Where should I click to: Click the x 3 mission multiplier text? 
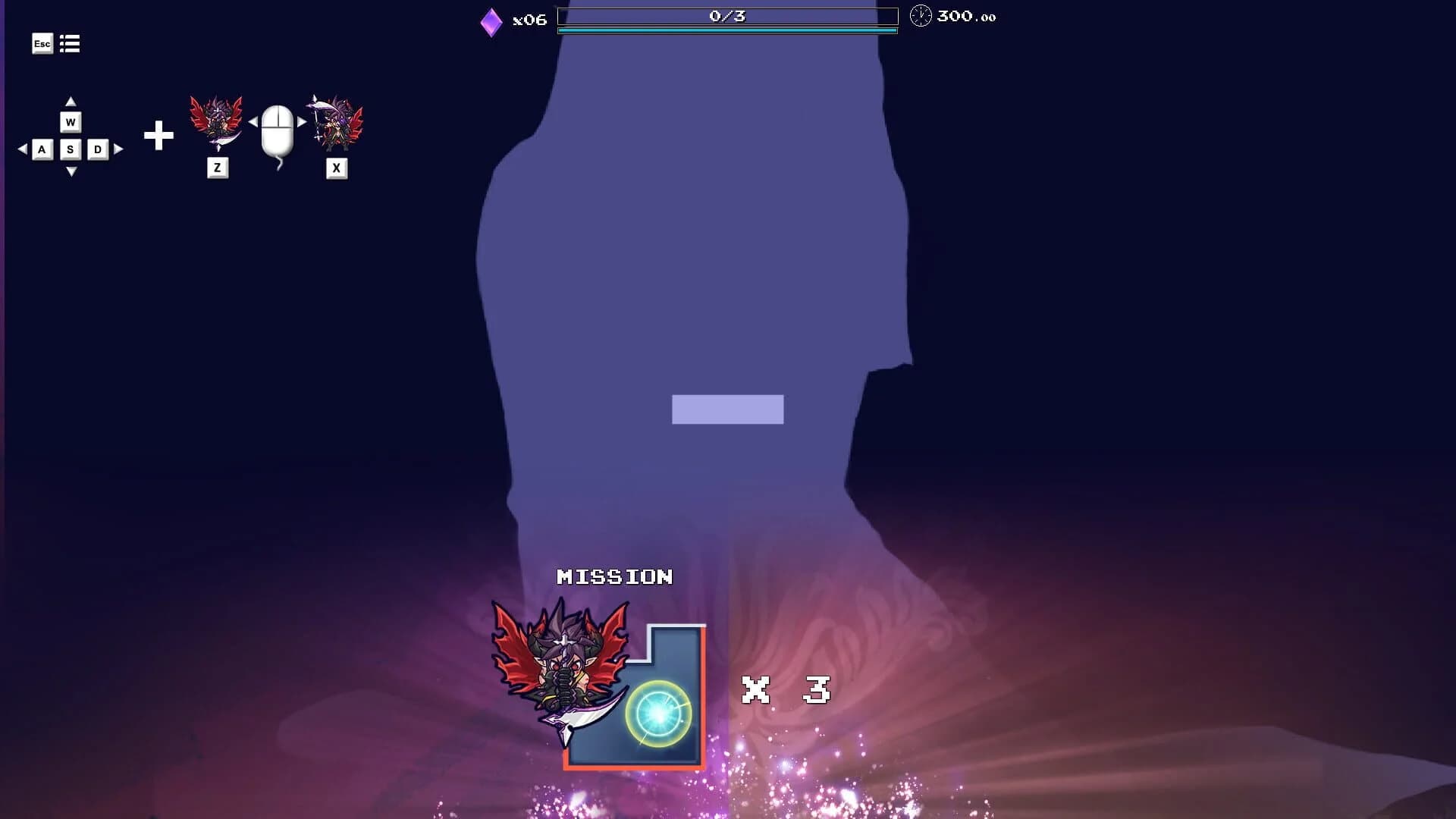(785, 690)
